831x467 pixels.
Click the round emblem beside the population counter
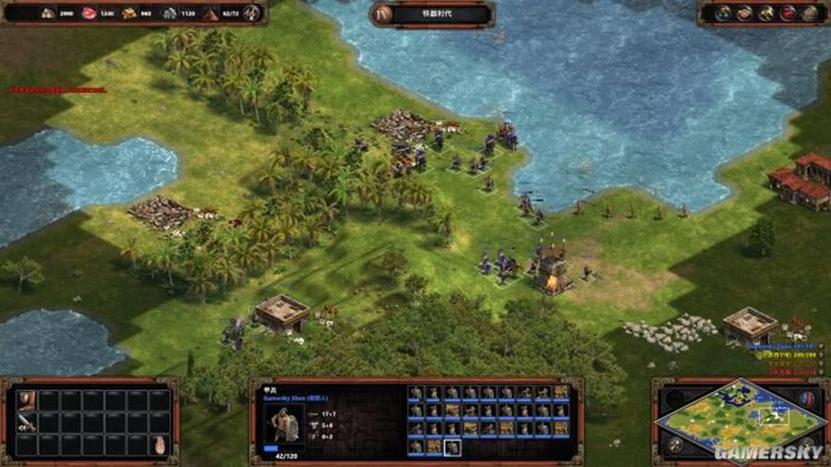click(x=252, y=13)
